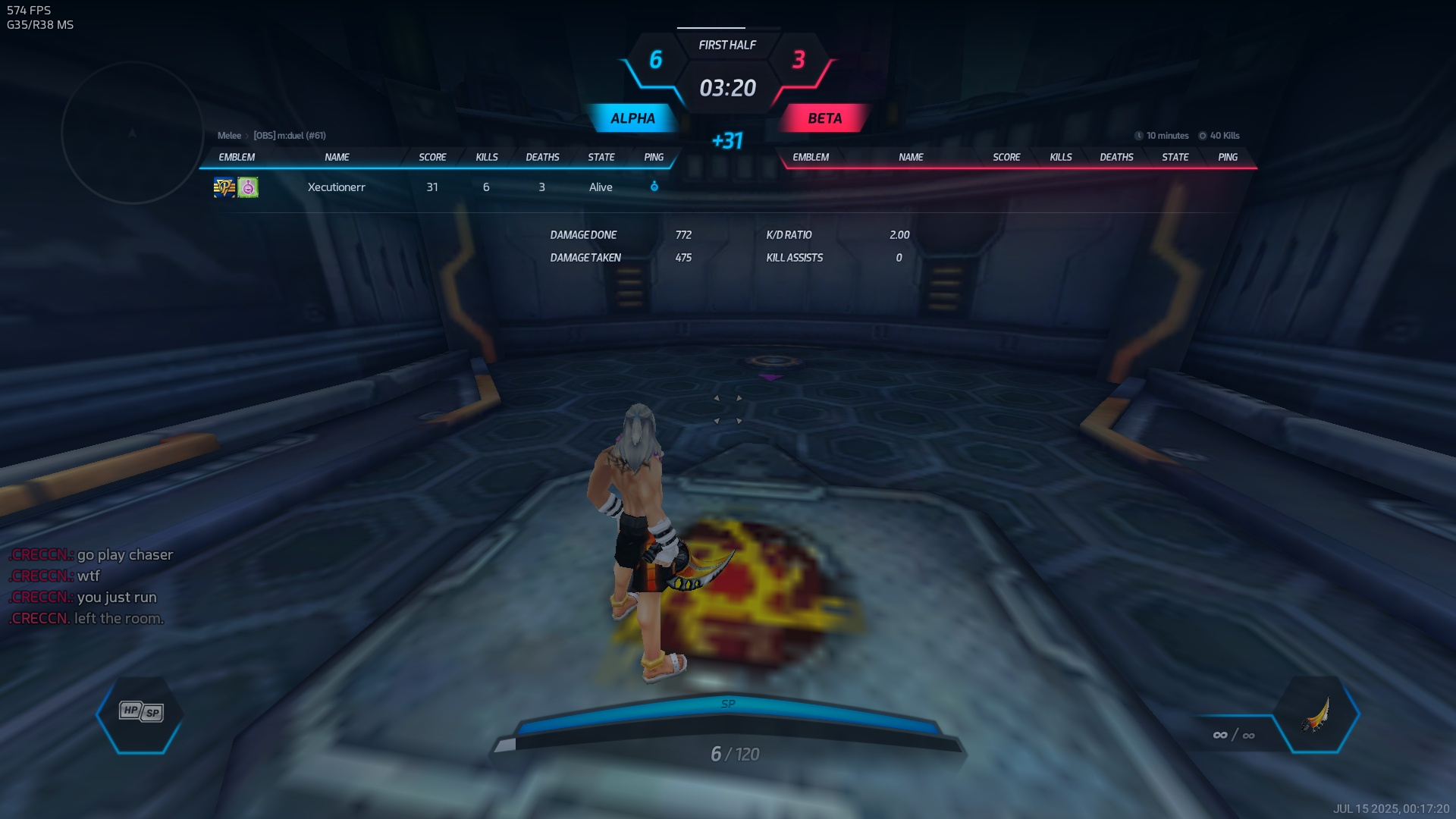Click Xecutionerr's yellow and blue emblem
Screen dimensions: 1456x819
click(x=224, y=187)
